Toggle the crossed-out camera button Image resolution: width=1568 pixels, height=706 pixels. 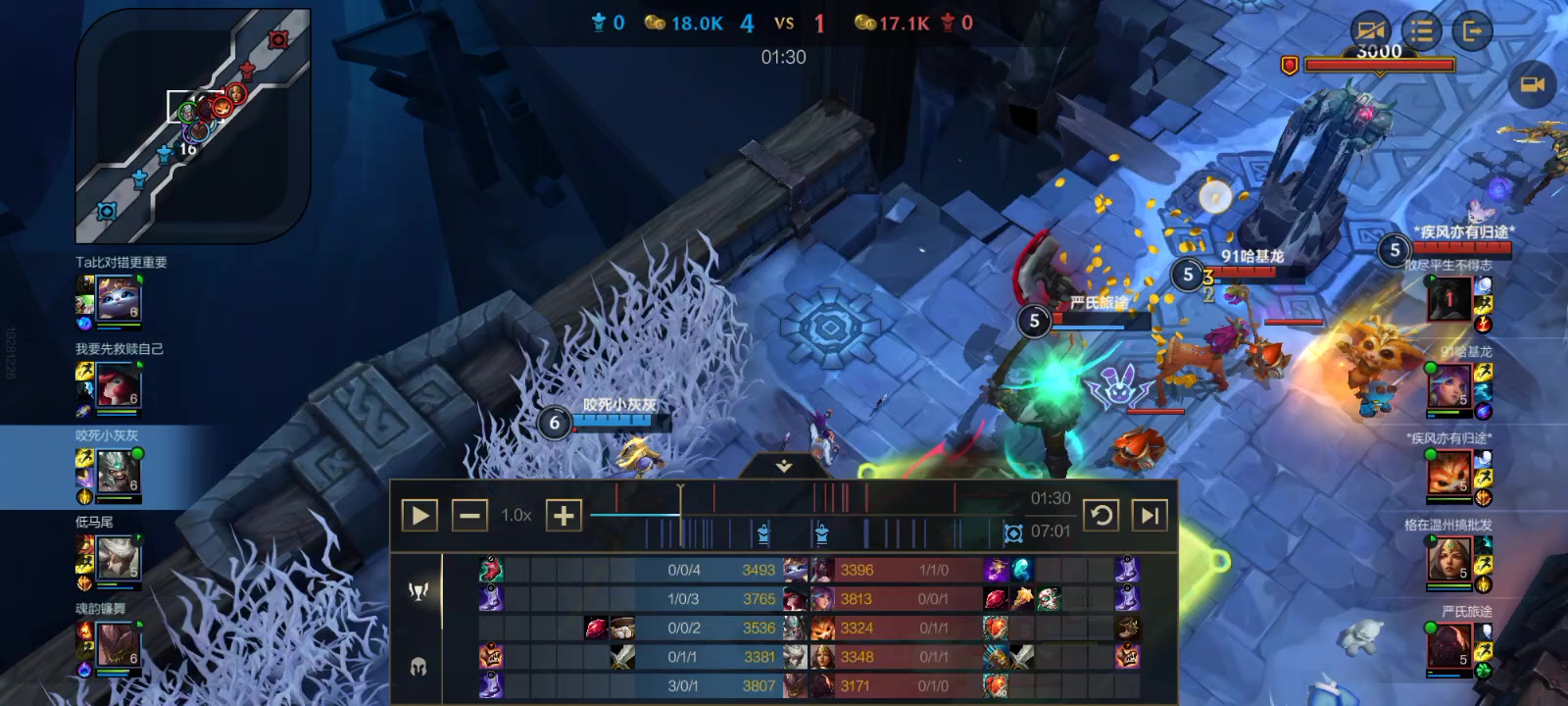tap(1371, 31)
